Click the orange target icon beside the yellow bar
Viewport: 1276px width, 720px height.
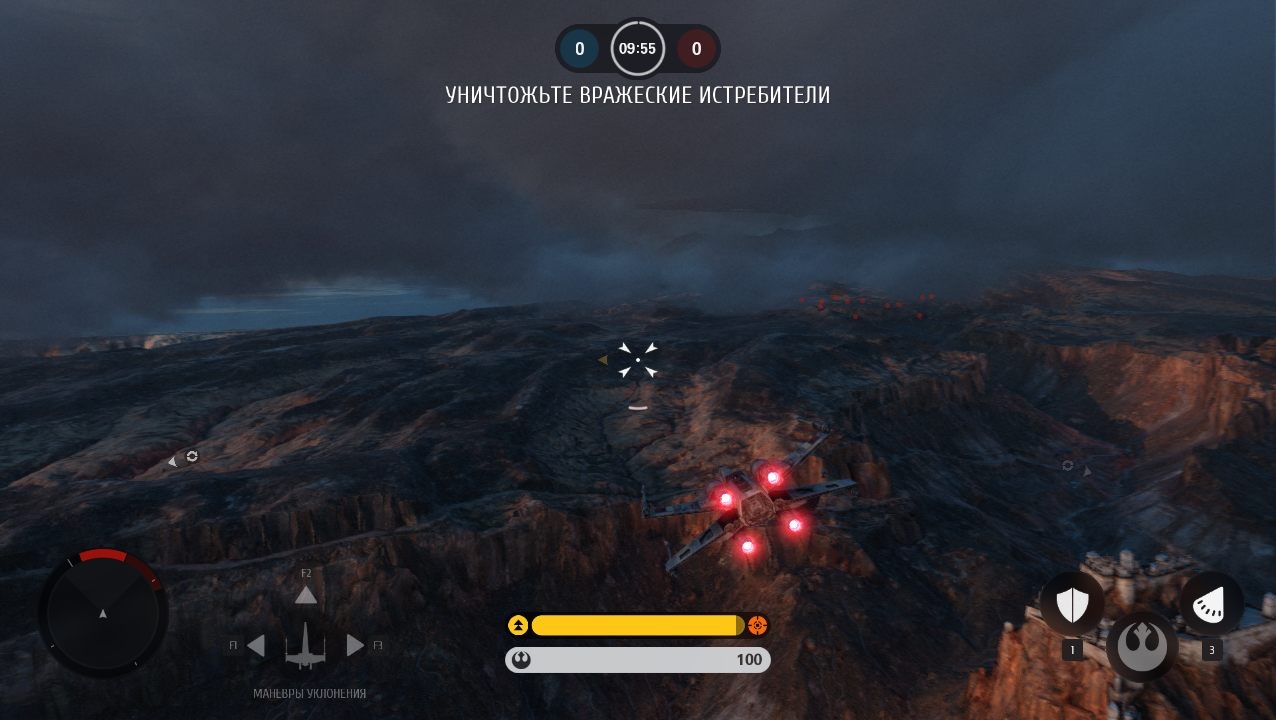[757, 626]
